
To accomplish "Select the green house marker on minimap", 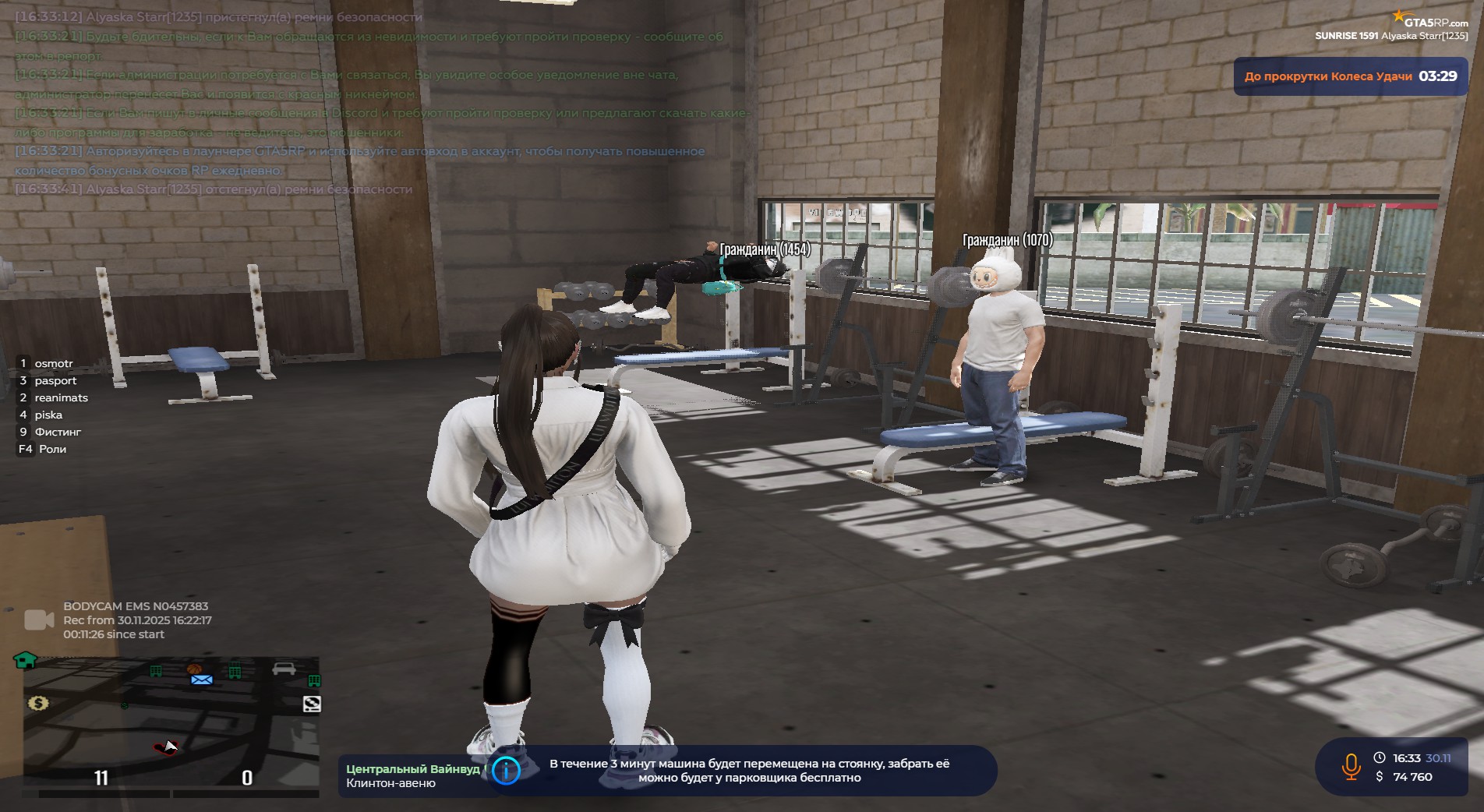I will [25, 661].
